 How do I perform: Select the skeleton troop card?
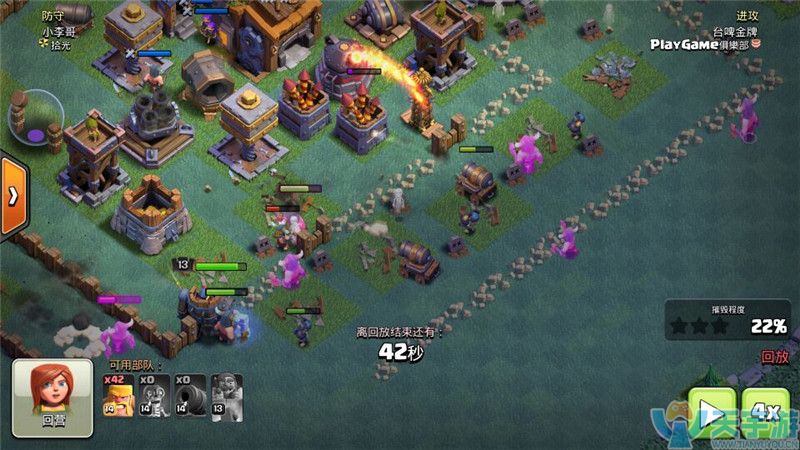tap(155, 395)
